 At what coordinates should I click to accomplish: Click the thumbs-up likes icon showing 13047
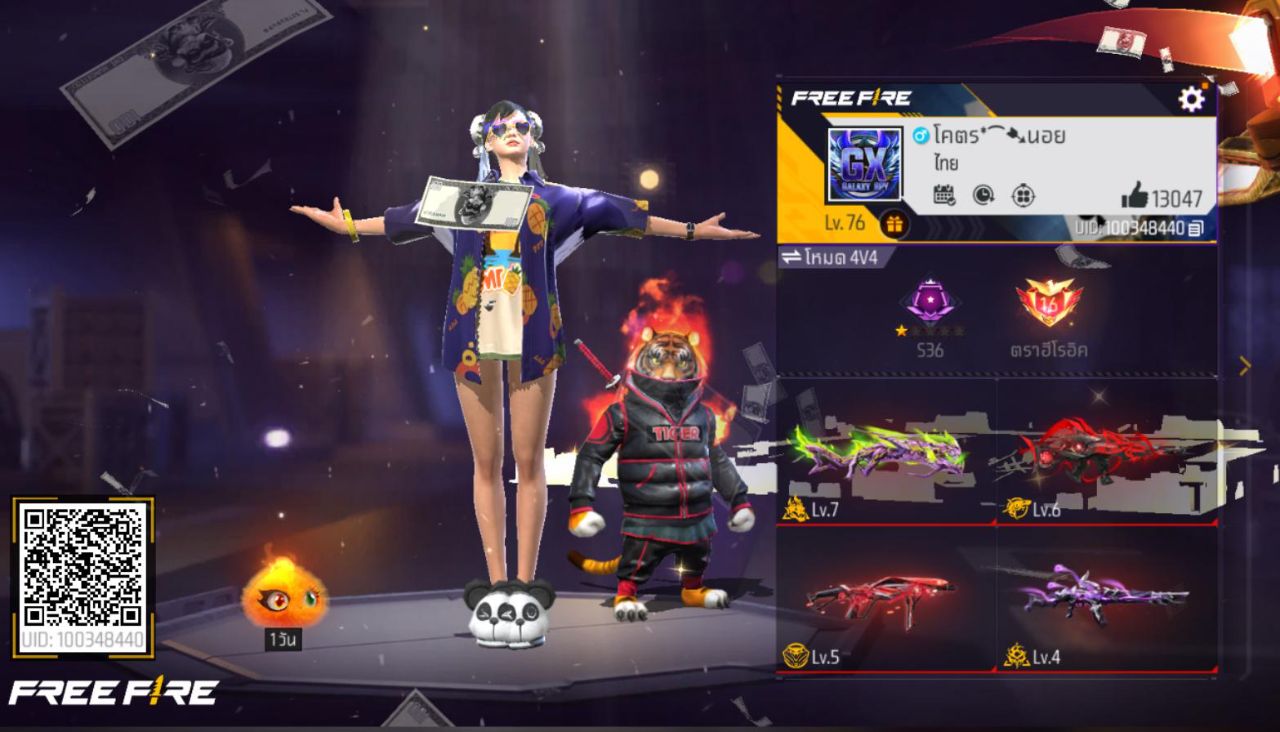click(x=1135, y=196)
